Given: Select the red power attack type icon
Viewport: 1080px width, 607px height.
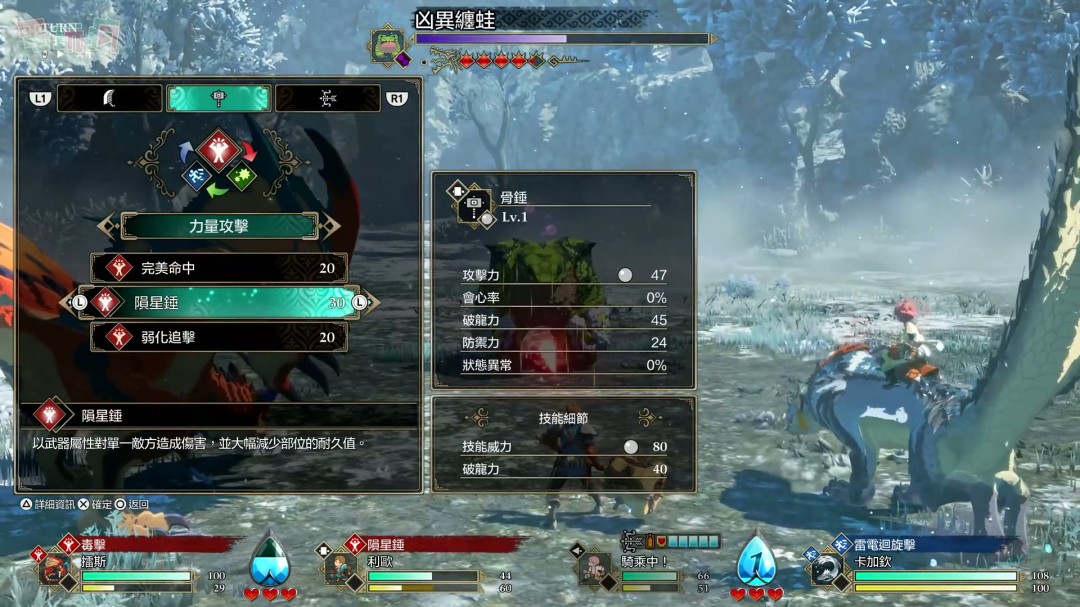Looking at the screenshot, I should pos(219,150).
